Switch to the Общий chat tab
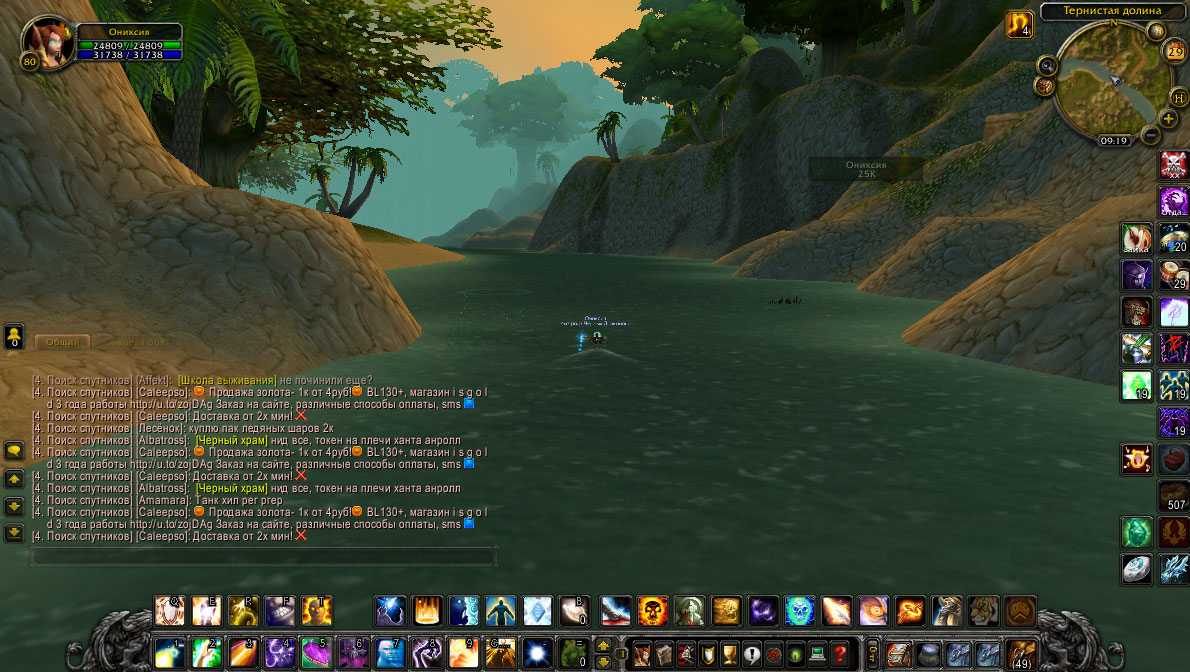The image size is (1190, 672). pos(62,342)
